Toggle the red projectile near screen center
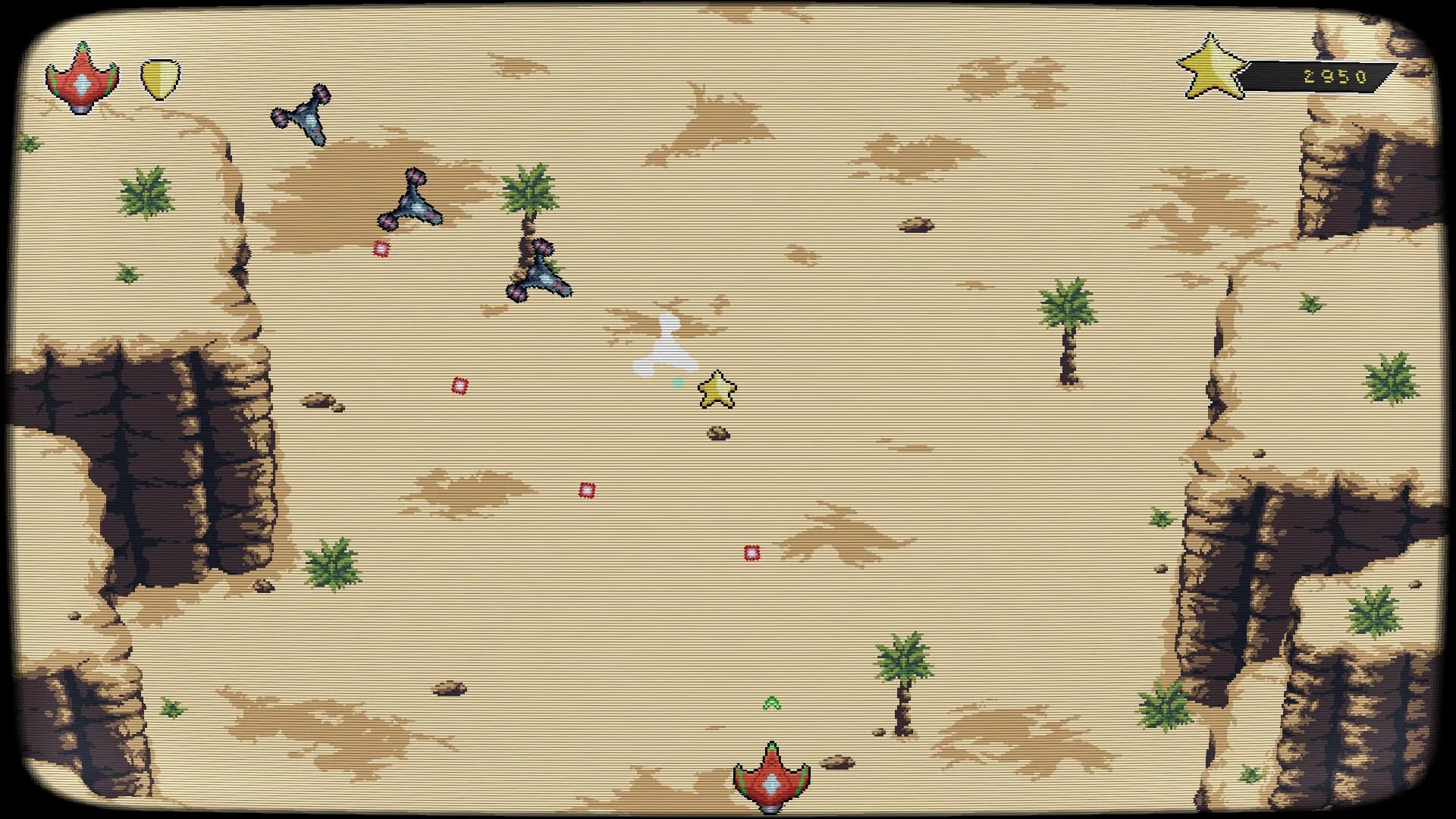Viewport: 1456px width, 819px height. (585, 491)
